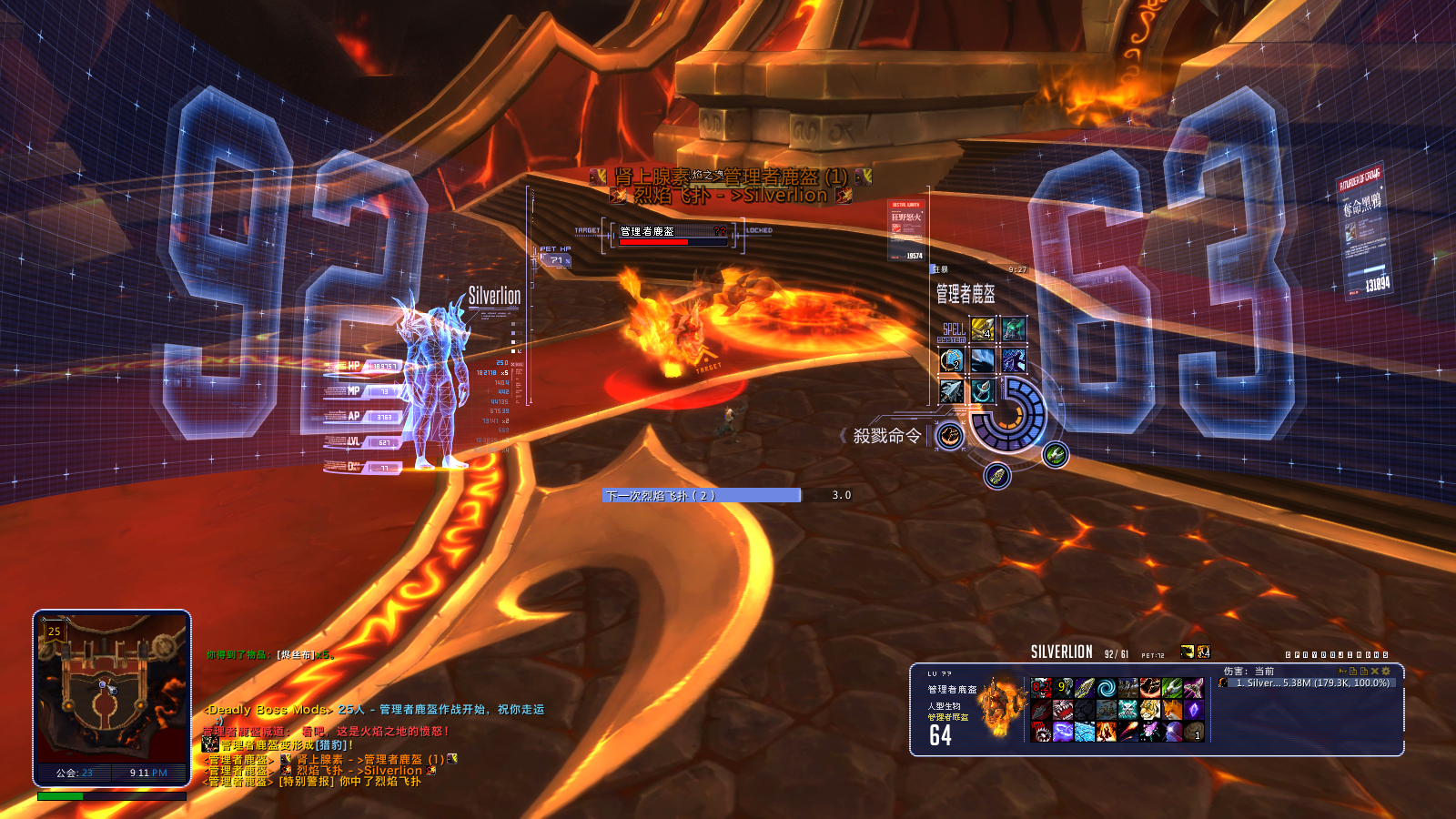Activate the Kill Command round icon
The height and width of the screenshot is (819, 1456).
[950, 437]
